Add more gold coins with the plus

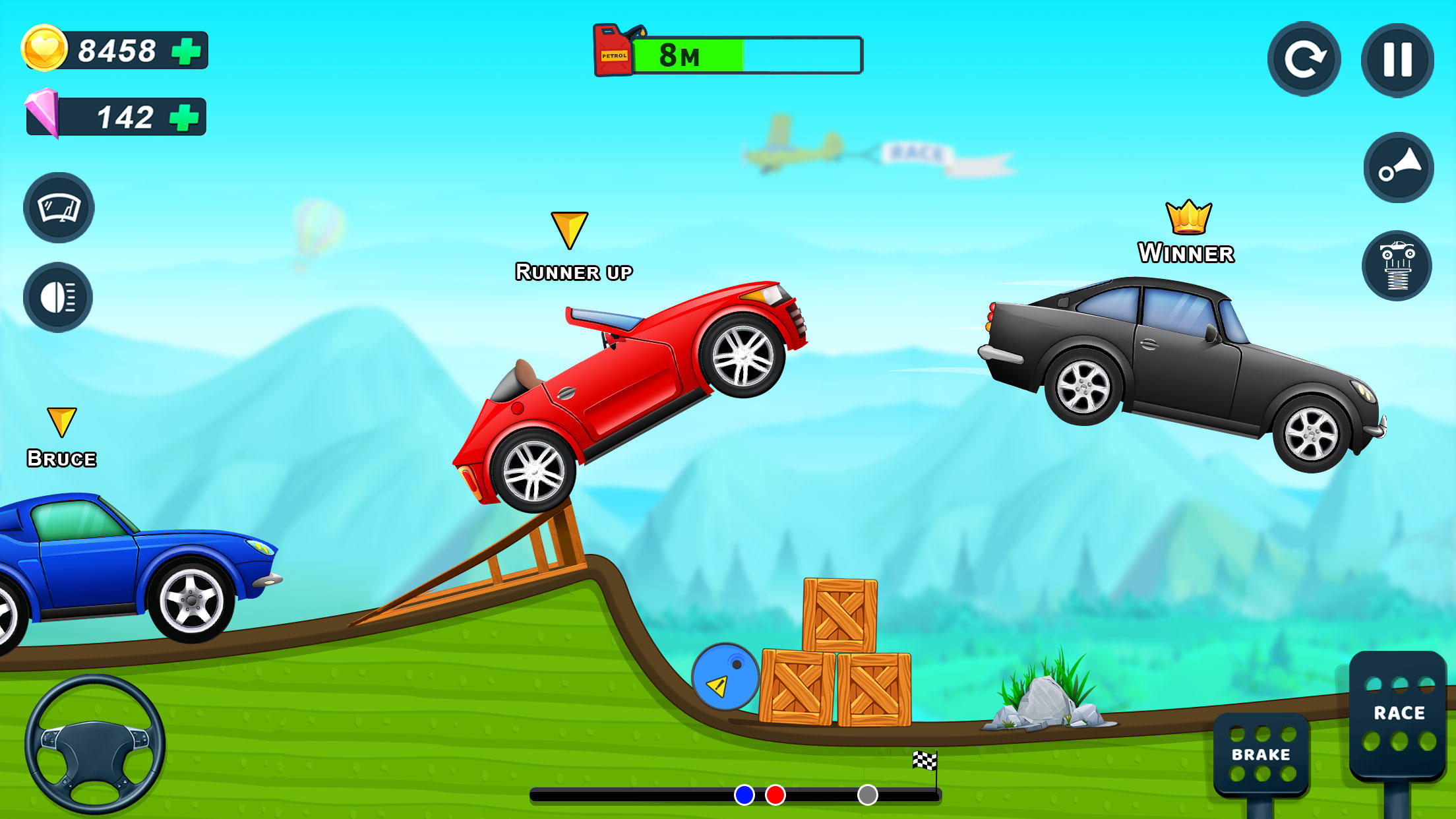click(x=187, y=51)
